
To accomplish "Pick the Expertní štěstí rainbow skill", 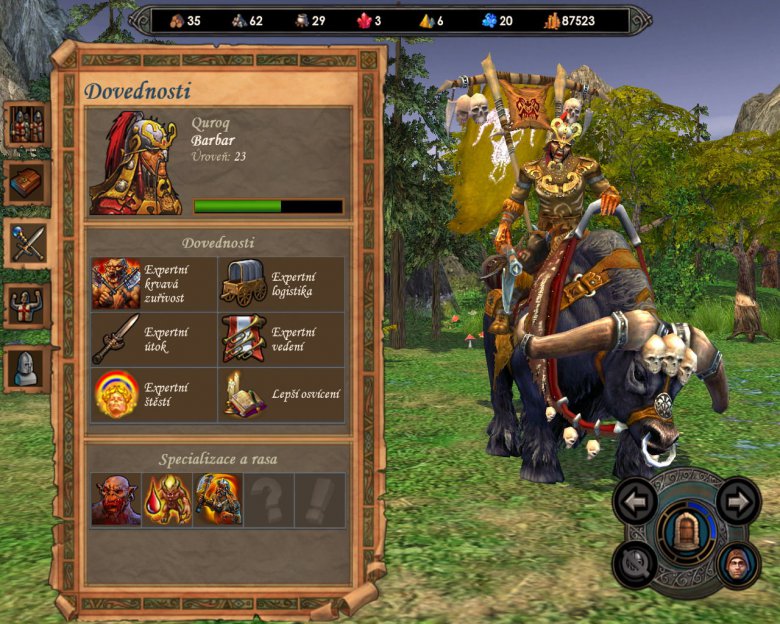I will [x=117, y=394].
